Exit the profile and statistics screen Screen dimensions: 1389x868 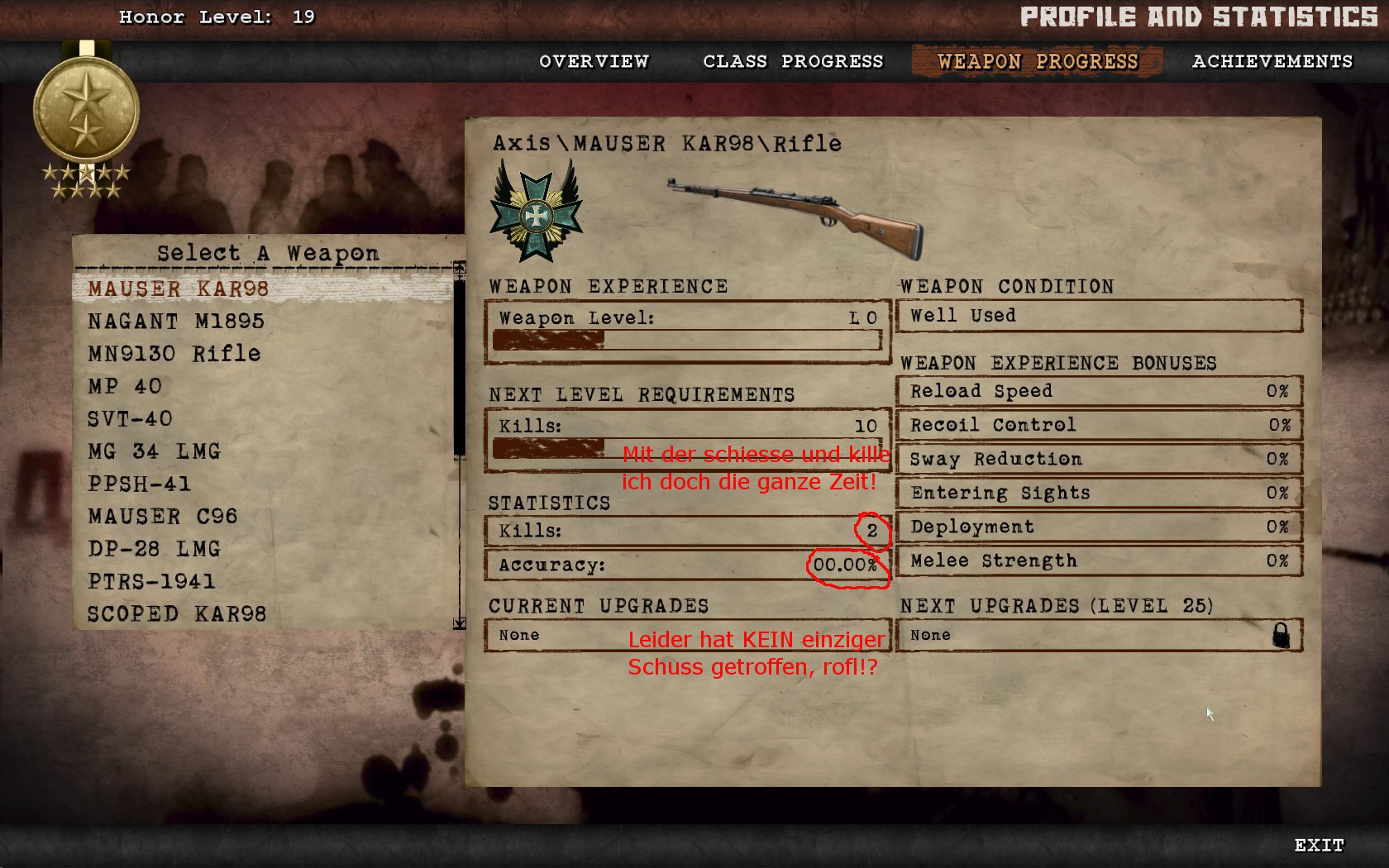1319,845
